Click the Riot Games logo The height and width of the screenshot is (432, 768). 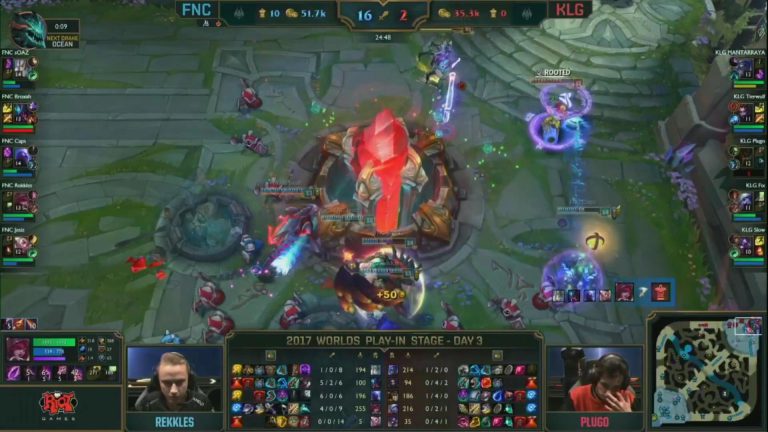(x=58, y=405)
